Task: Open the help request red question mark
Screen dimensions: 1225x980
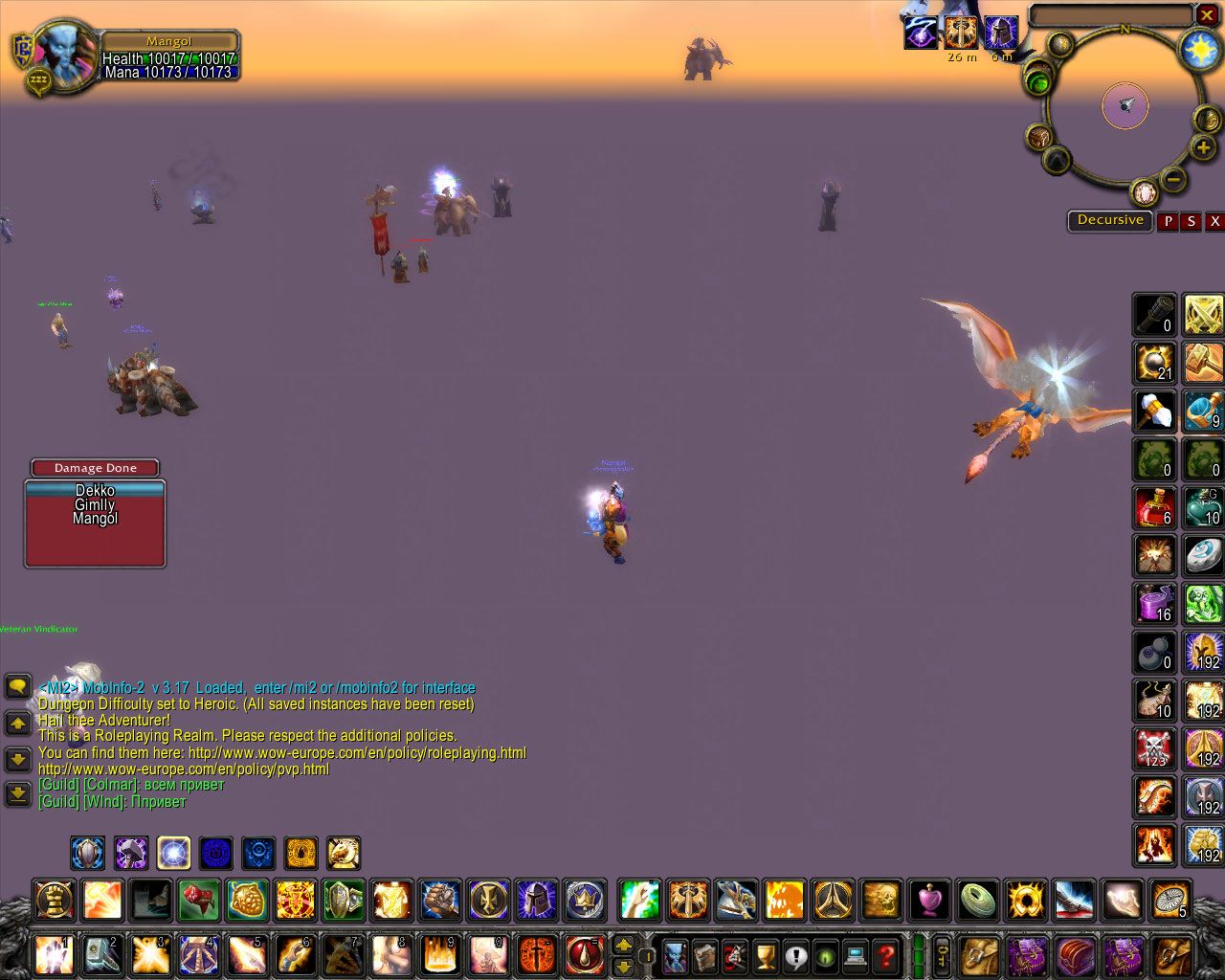Action: (886, 954)
